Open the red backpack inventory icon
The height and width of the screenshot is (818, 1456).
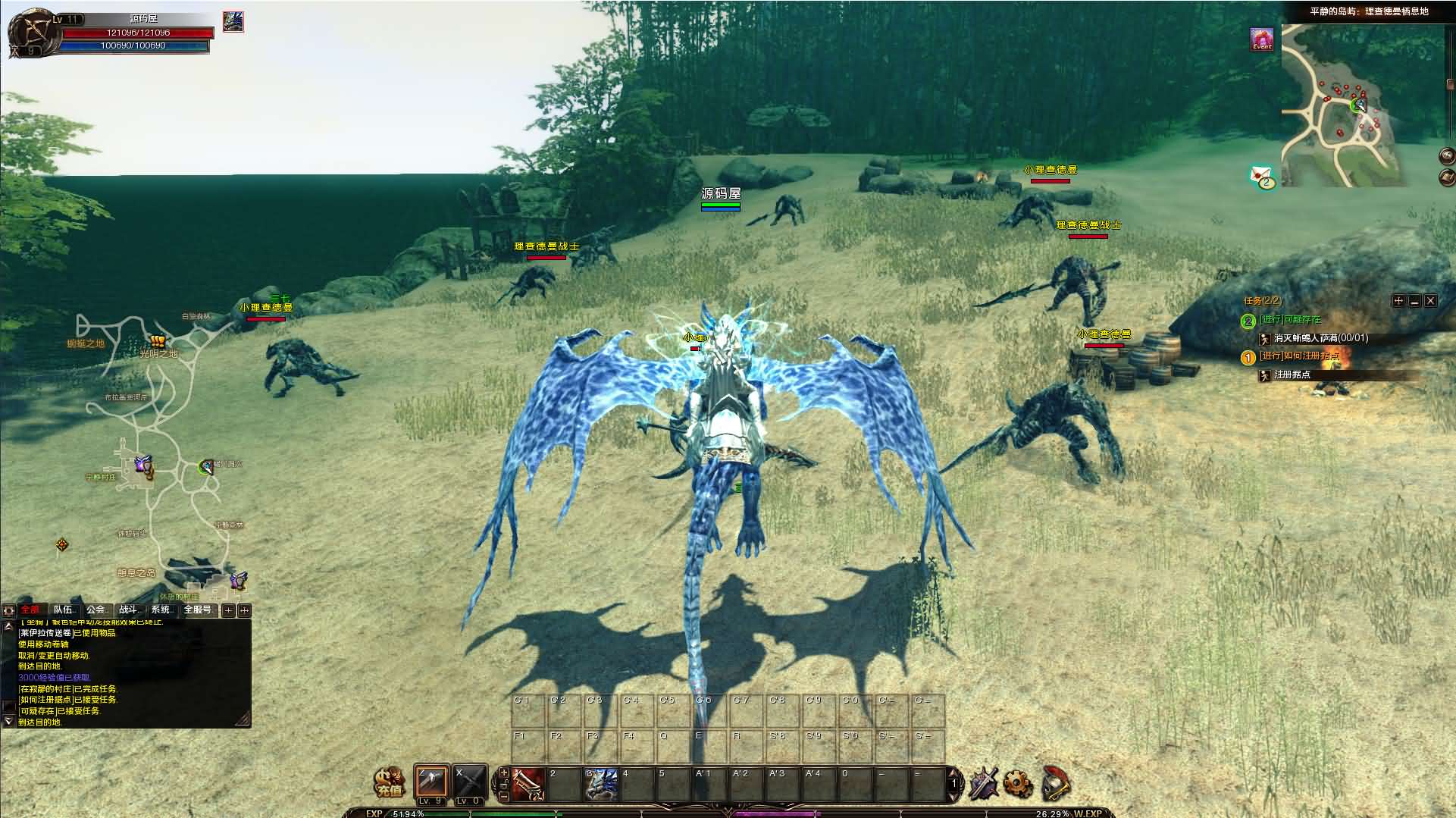click(x=1057, y=782)
